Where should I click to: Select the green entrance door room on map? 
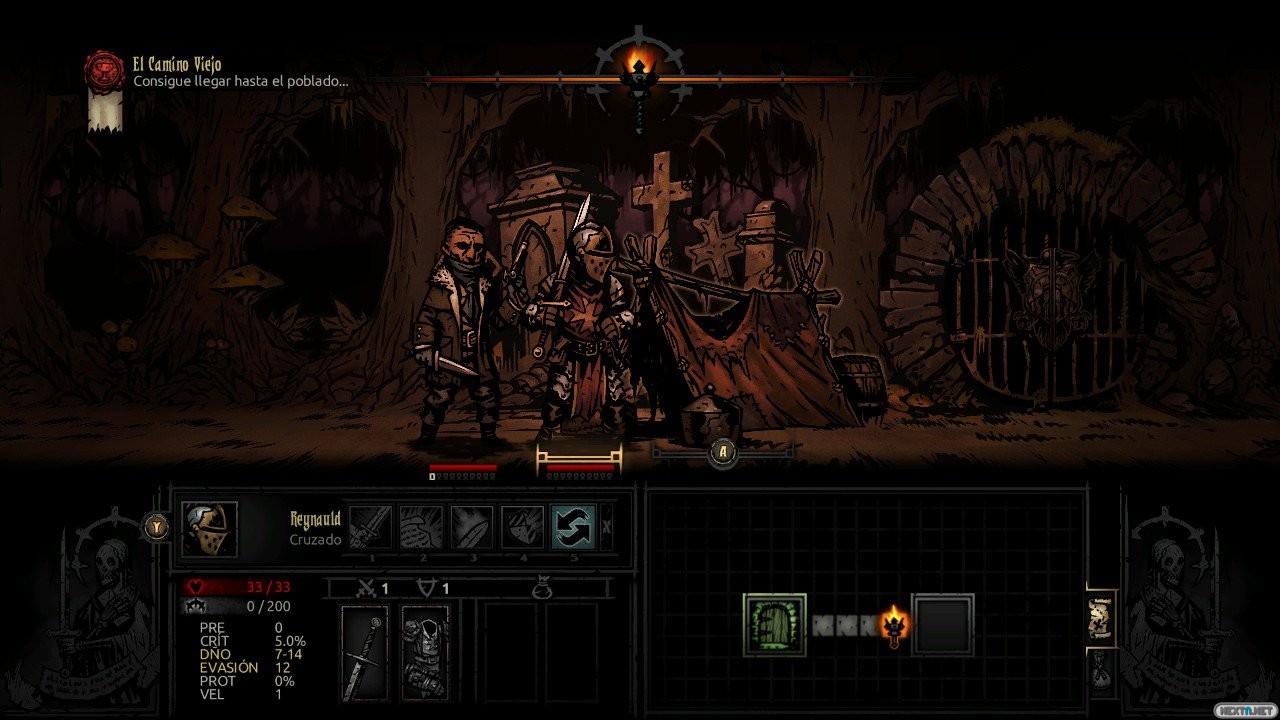click(775, 625)
